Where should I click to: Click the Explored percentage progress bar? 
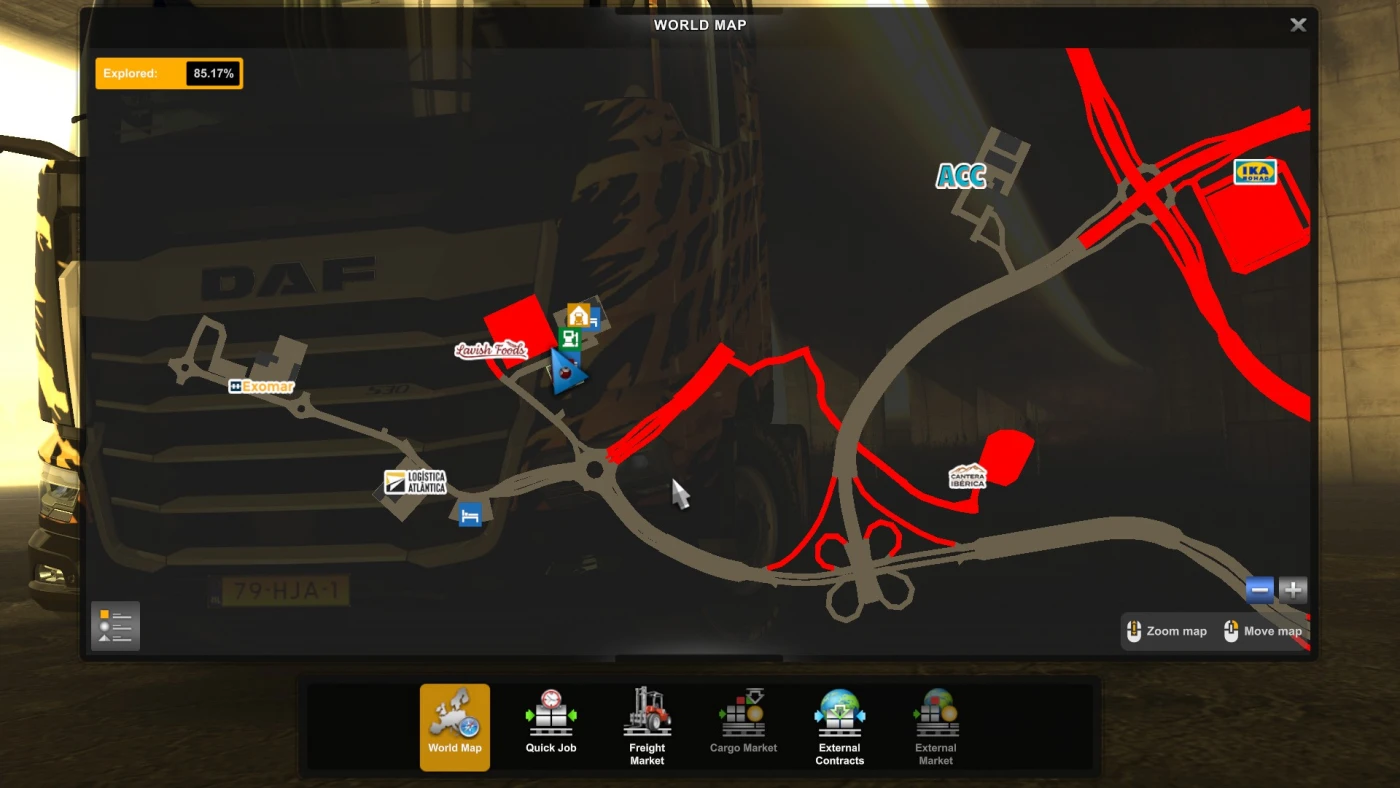coord(168,73)
